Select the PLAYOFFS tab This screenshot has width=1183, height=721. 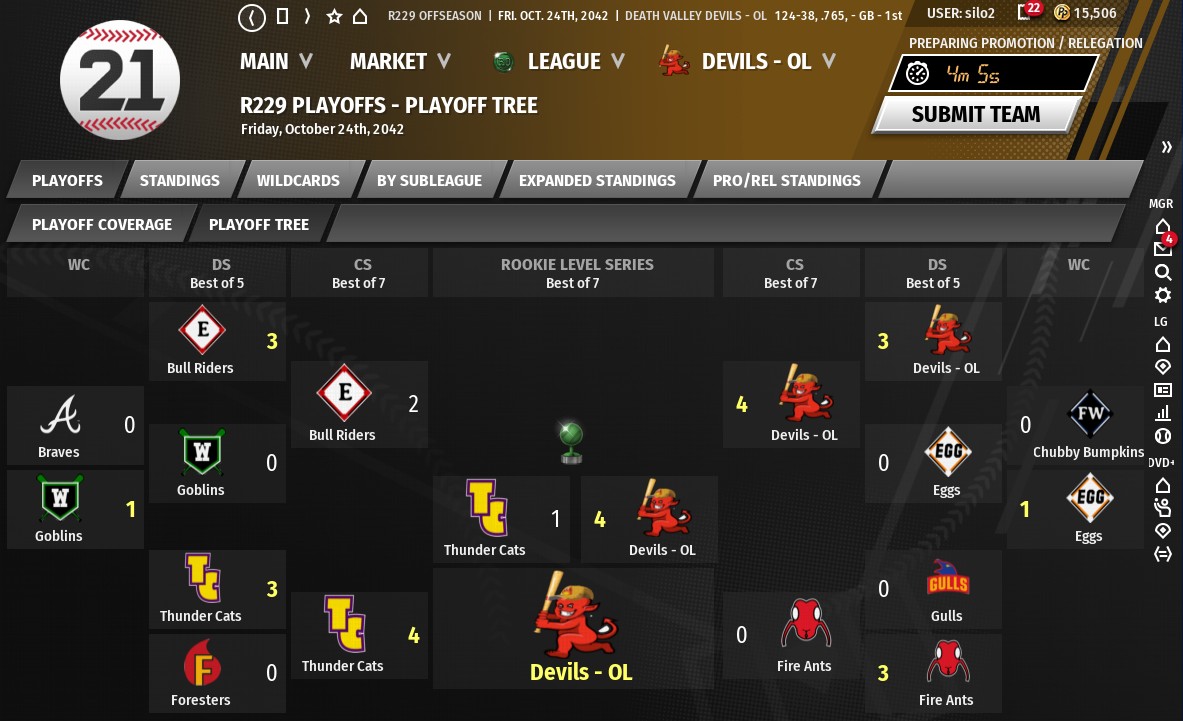pyautogui.click(x=67, y=181)
